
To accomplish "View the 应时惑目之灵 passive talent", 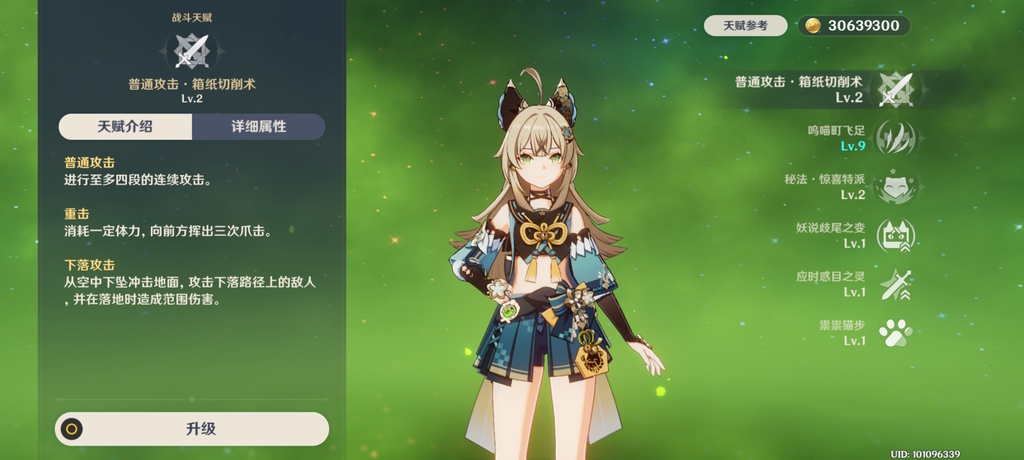I will pos(894,284).
